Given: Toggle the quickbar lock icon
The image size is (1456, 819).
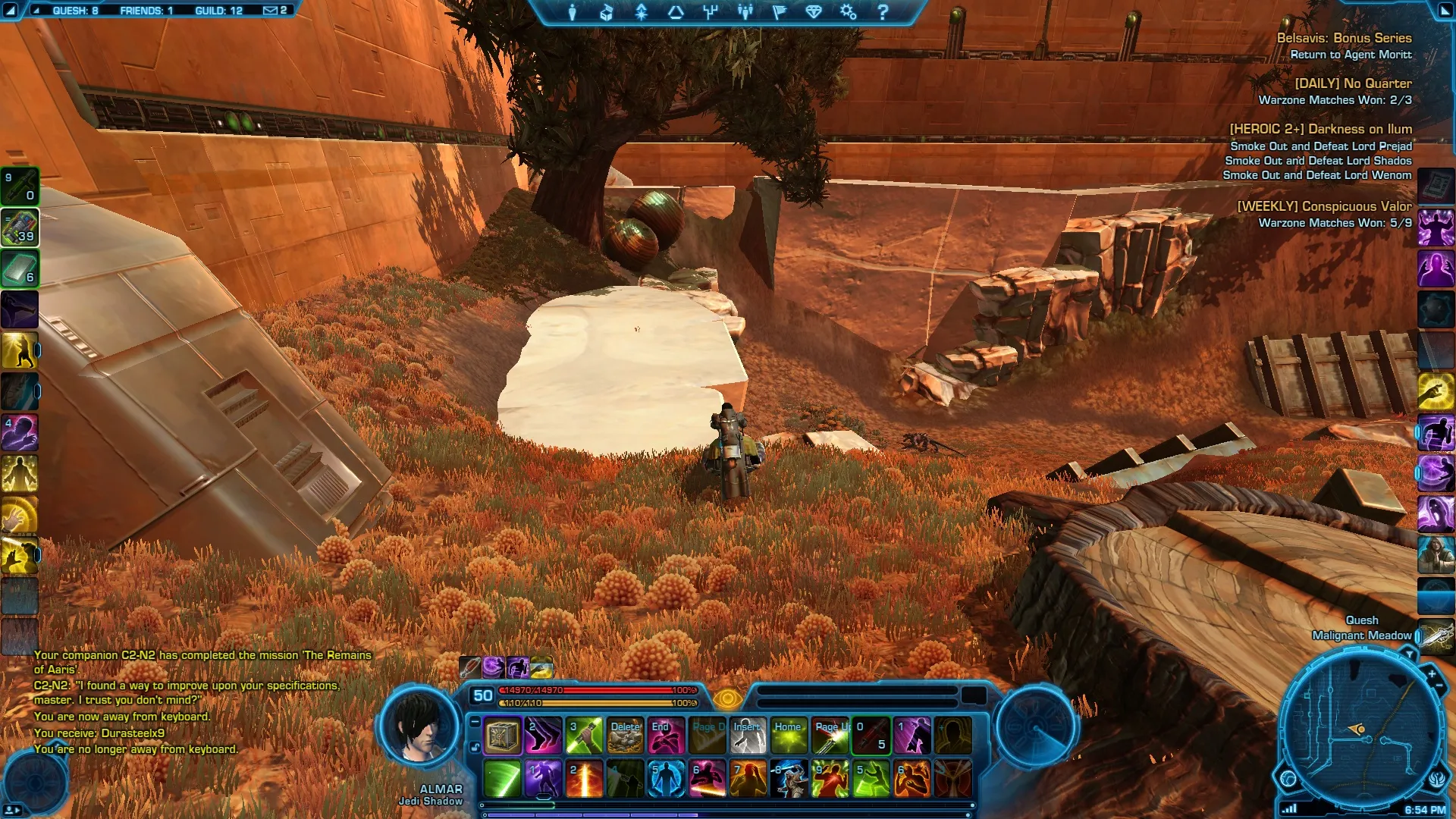Looking at the screenshot, I should pyautogui.click(x=475, y=747).
